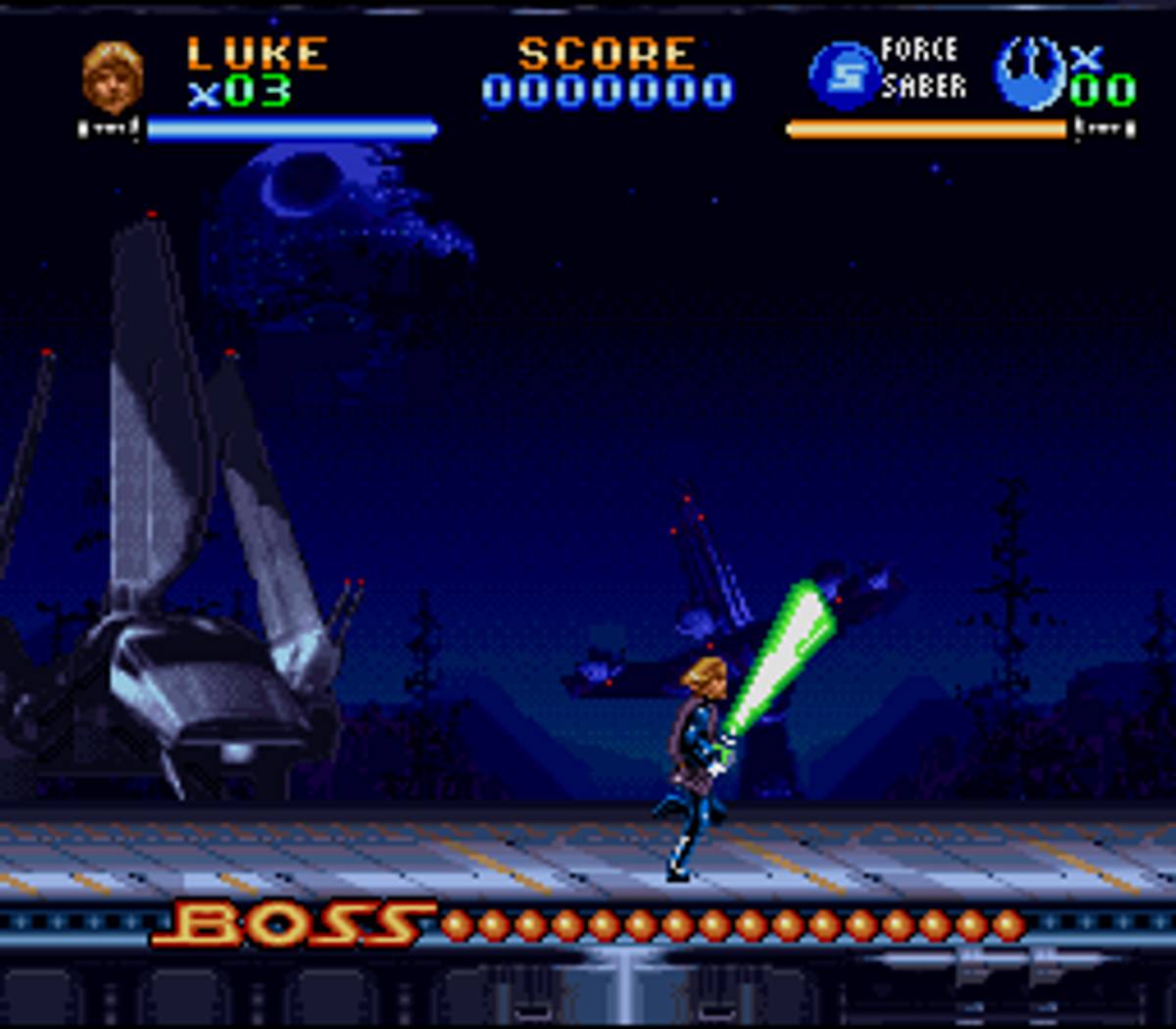1176x1029 pixels.
Task: Click Luke's character portrait icon
Action: [113, 76]
